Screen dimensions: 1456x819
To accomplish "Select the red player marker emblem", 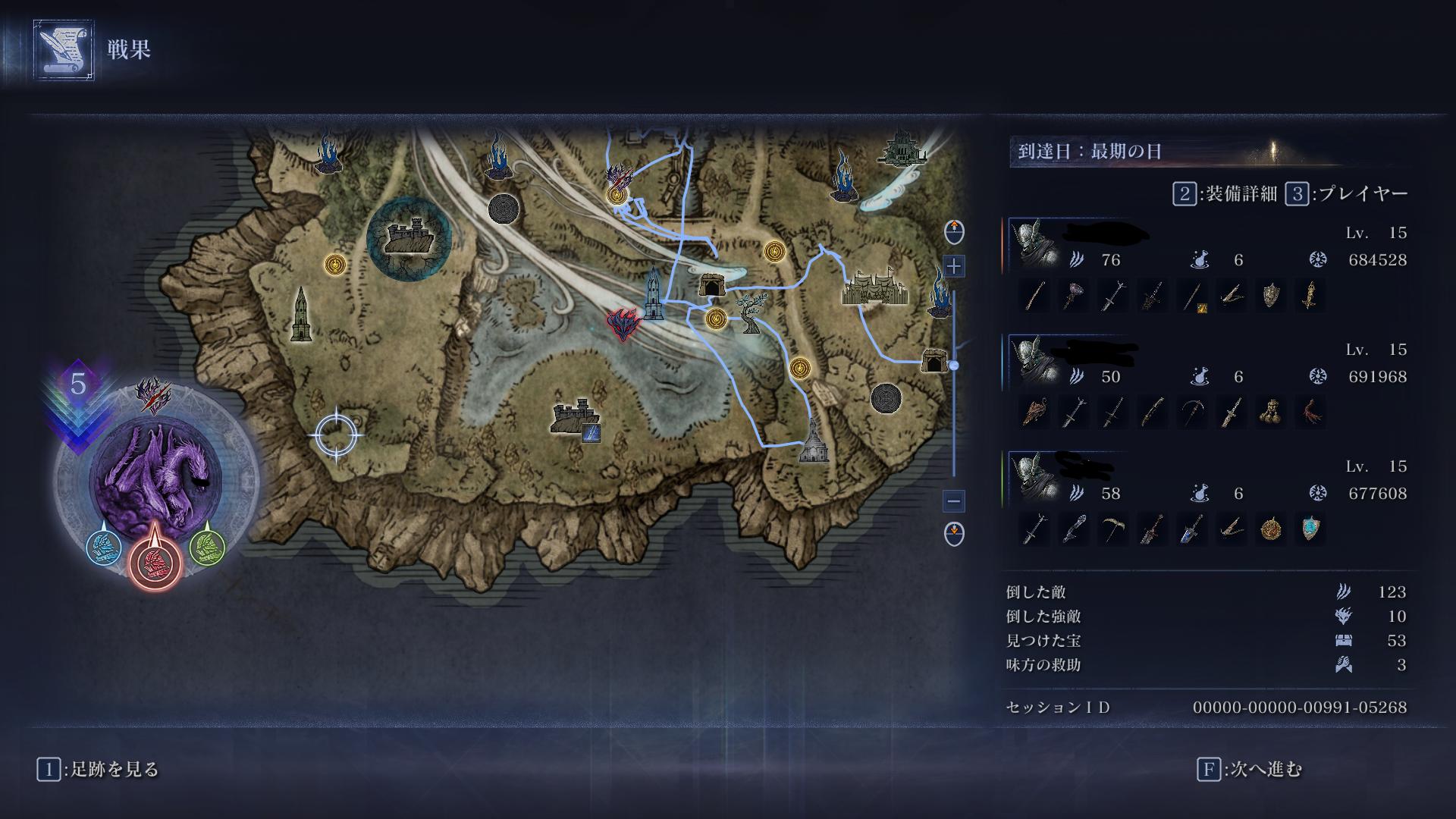I will tap(155, 563).
